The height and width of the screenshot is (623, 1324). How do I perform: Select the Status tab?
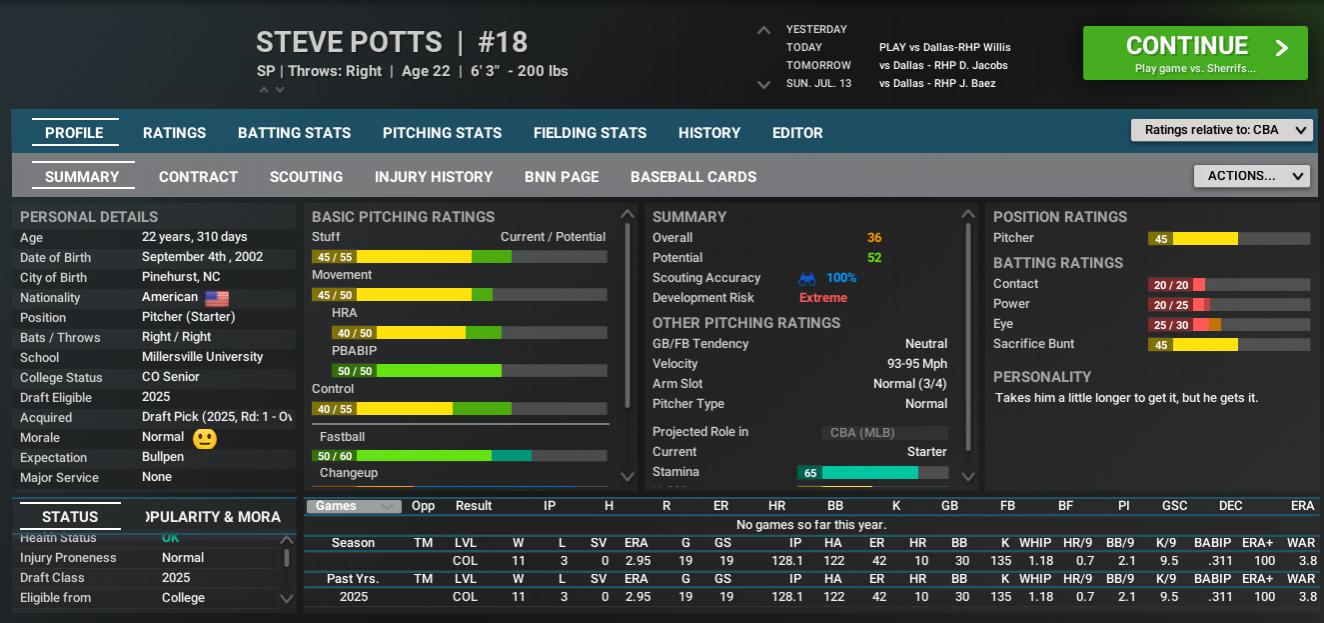point(70,517)
